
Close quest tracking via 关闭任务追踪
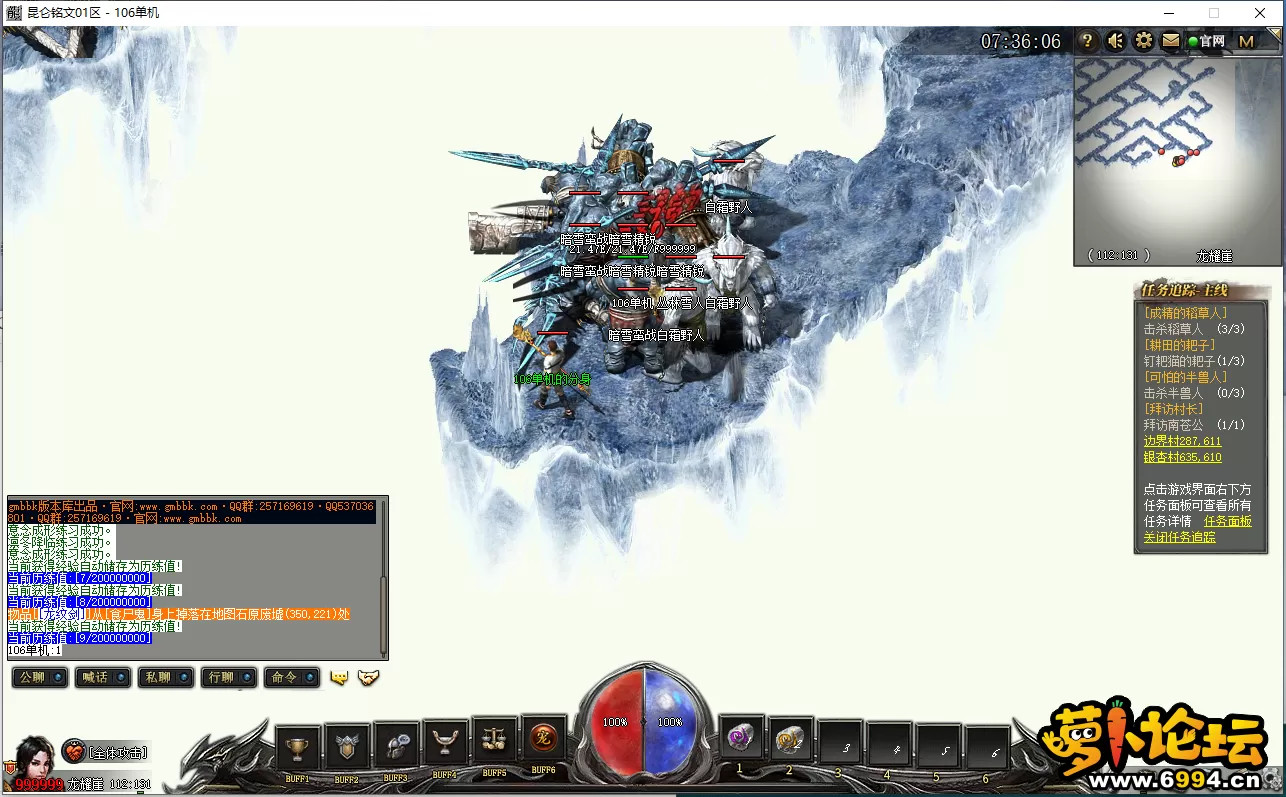[1180, 537]
